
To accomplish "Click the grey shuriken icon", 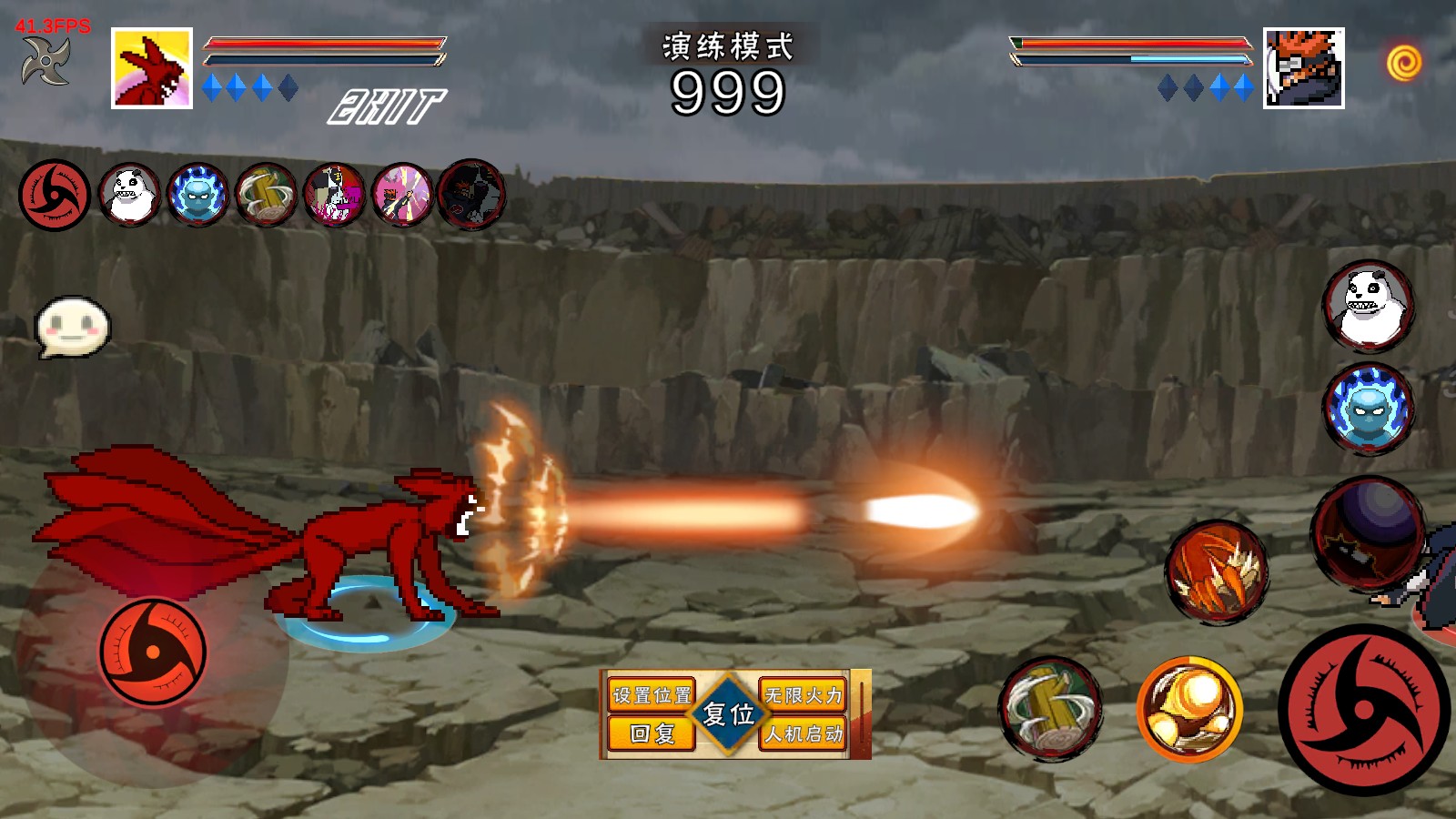I will tap(45, 61).
